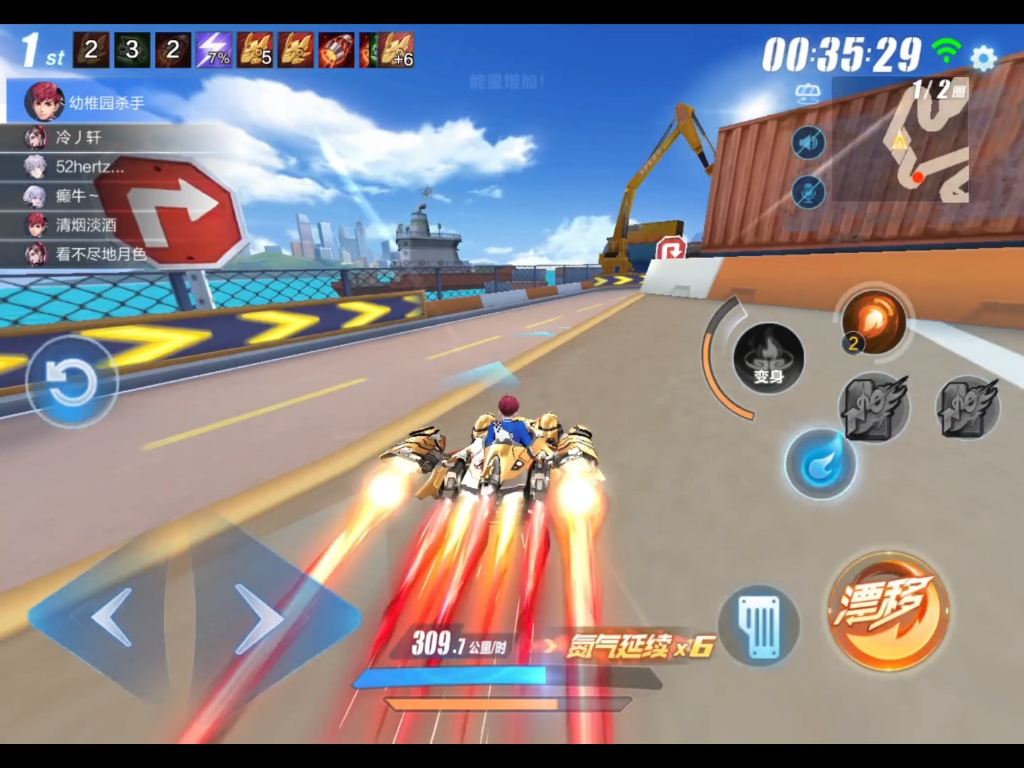Tap the circular reset-car arrow button
The height and width of the screenshot is (768, 1024).
(72, 382)
